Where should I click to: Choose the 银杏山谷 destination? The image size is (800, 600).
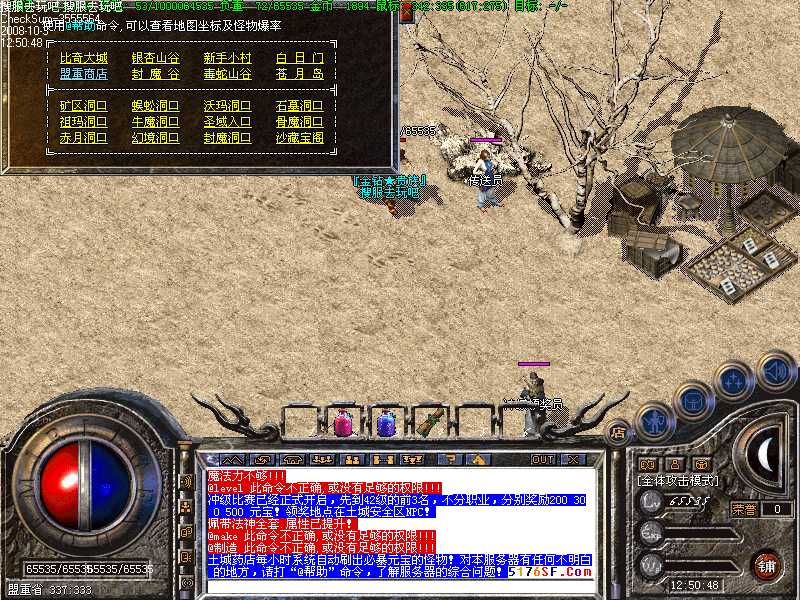[x=156, y=58]
